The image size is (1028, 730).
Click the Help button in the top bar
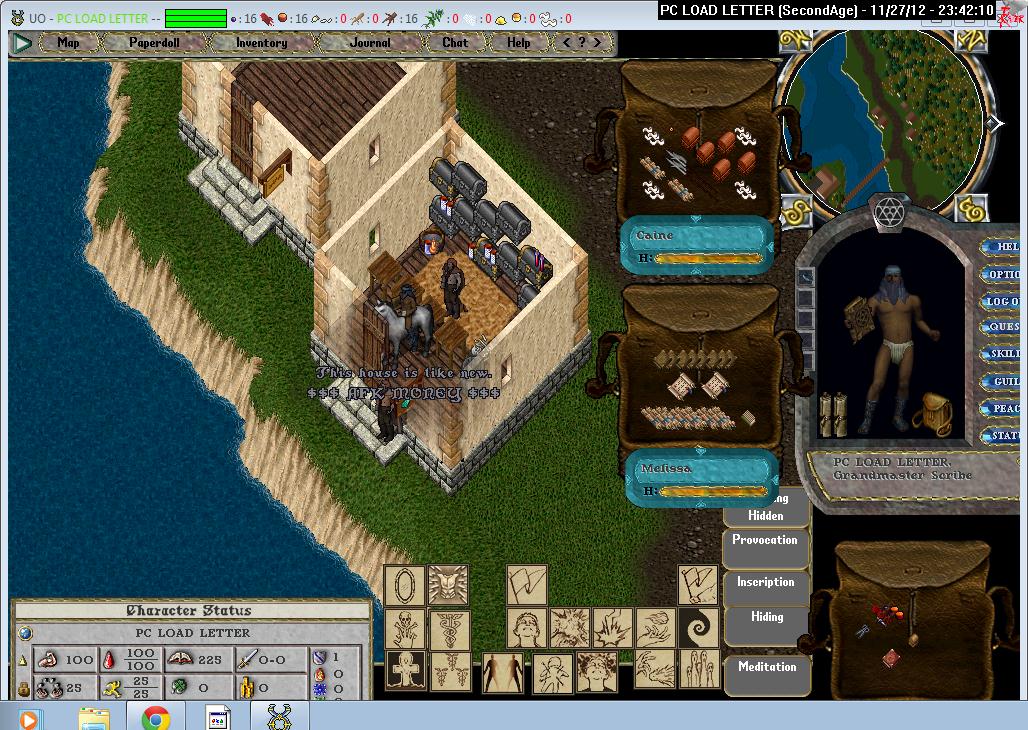click(x=519, y=43)
